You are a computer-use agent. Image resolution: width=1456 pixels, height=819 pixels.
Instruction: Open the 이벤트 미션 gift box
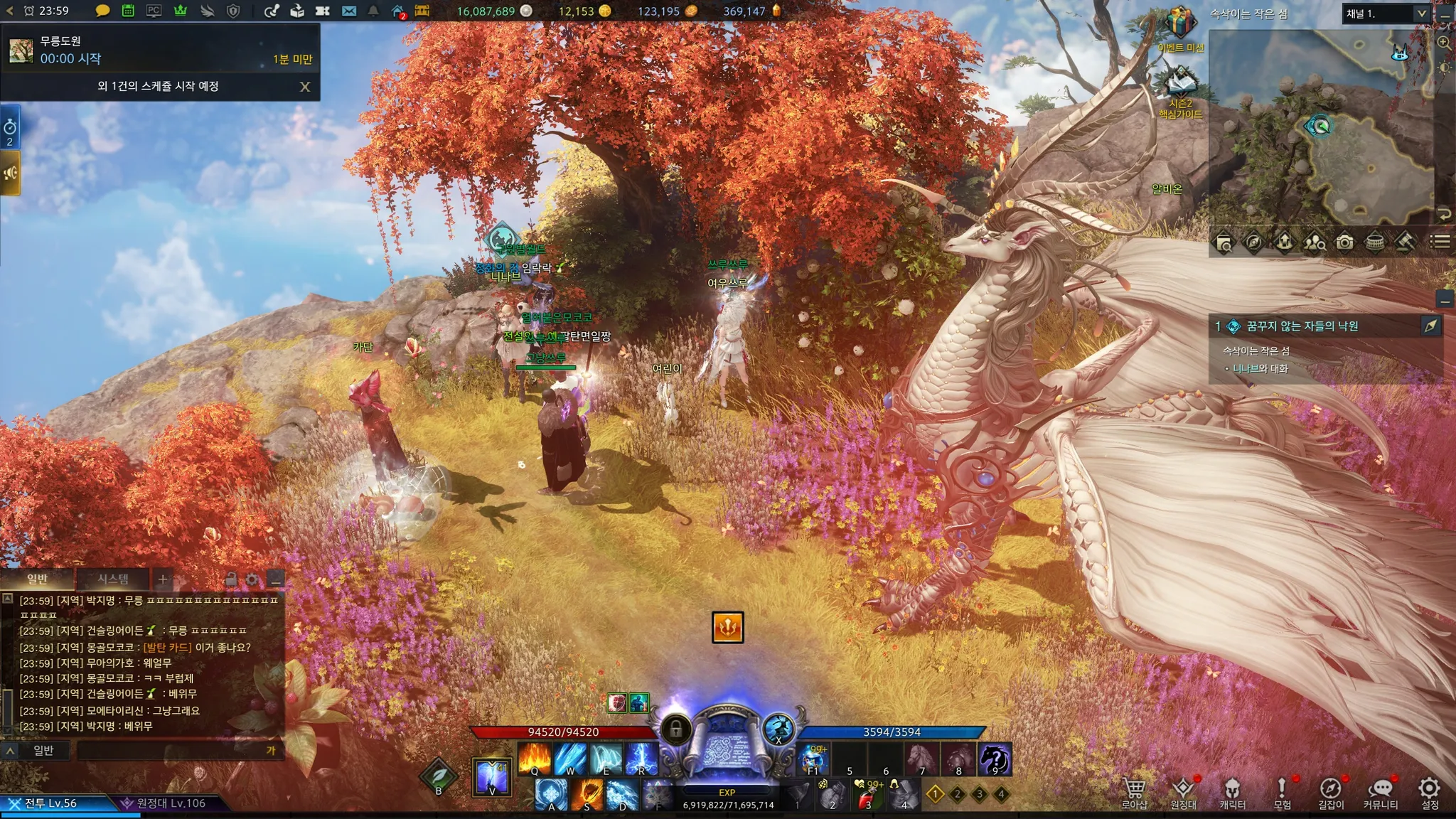1179,24
